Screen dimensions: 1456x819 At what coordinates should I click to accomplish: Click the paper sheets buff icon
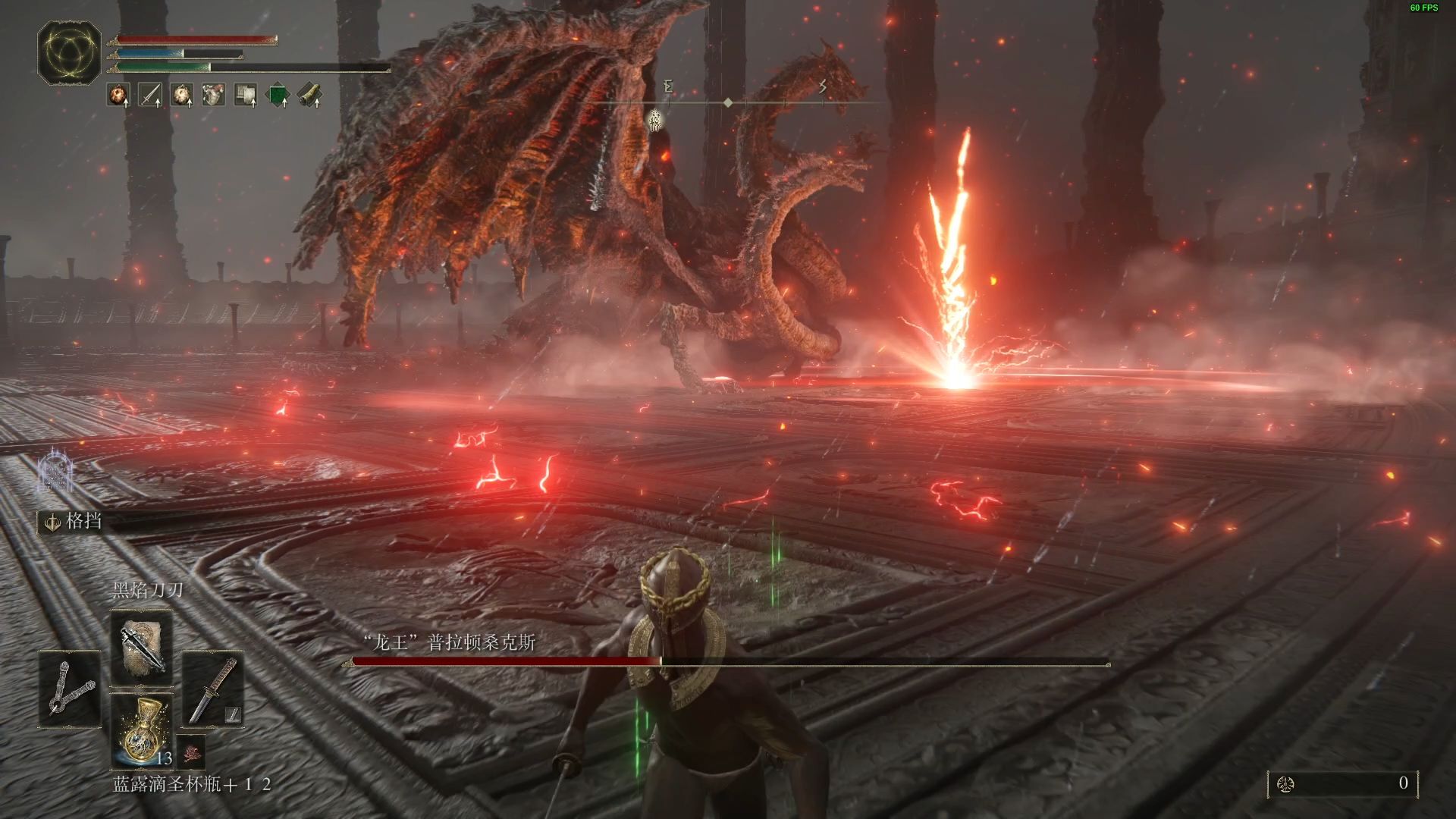[x=246, y=95]
